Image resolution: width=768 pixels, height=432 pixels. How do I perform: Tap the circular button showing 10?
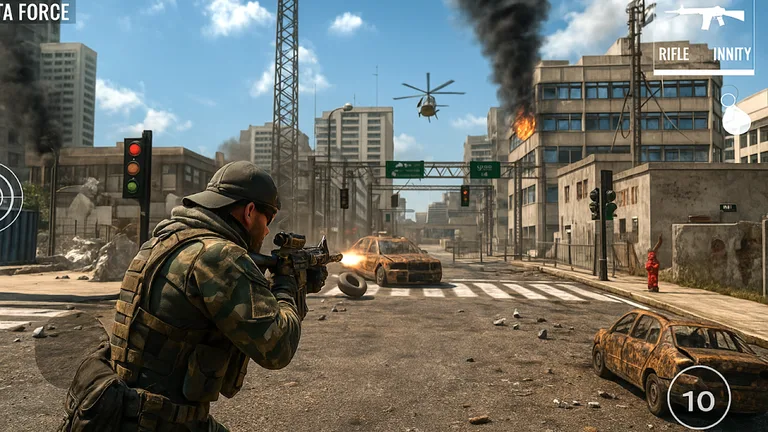(x=698, y=398)
